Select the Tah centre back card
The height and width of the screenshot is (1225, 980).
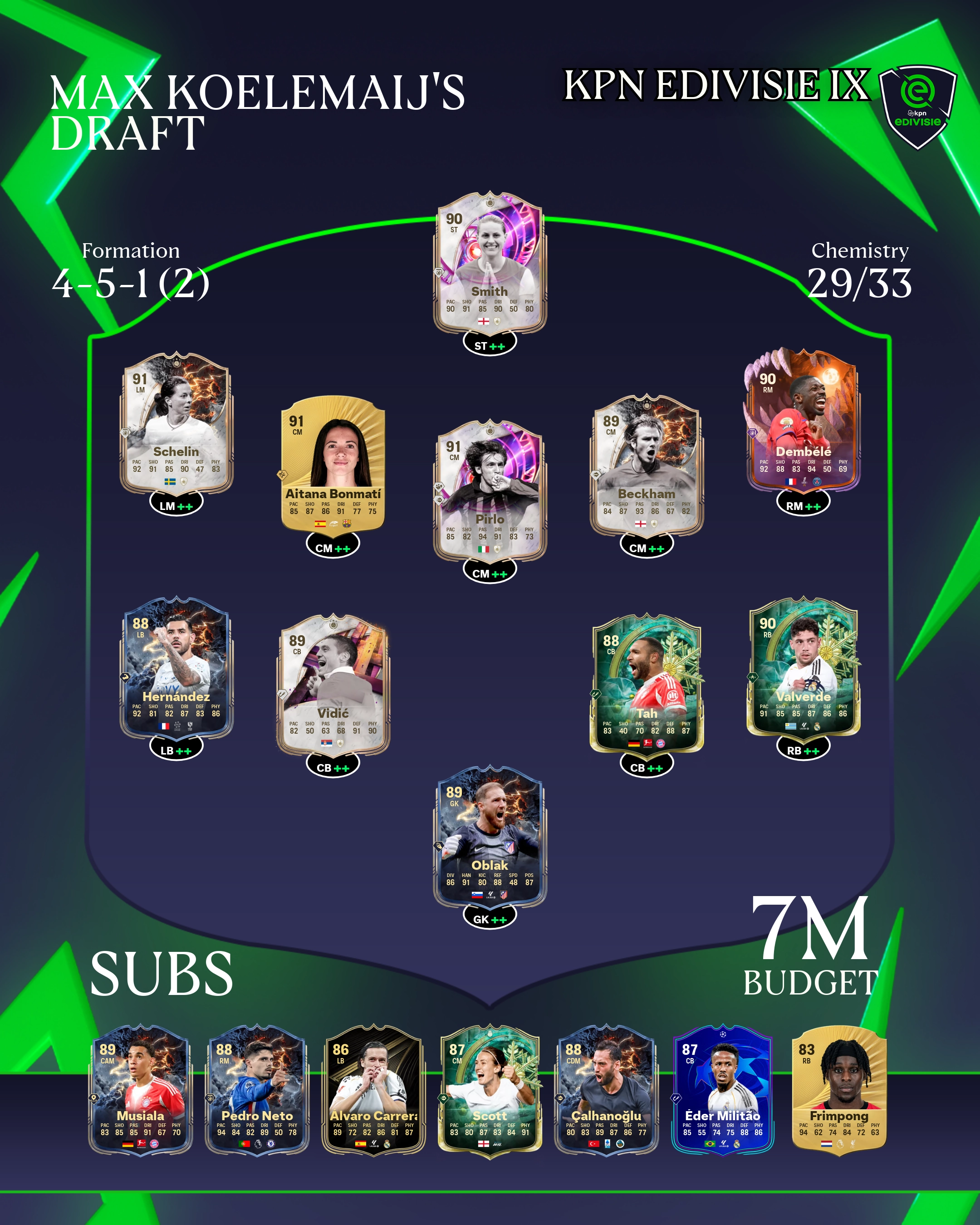click(x=647, y=684)
